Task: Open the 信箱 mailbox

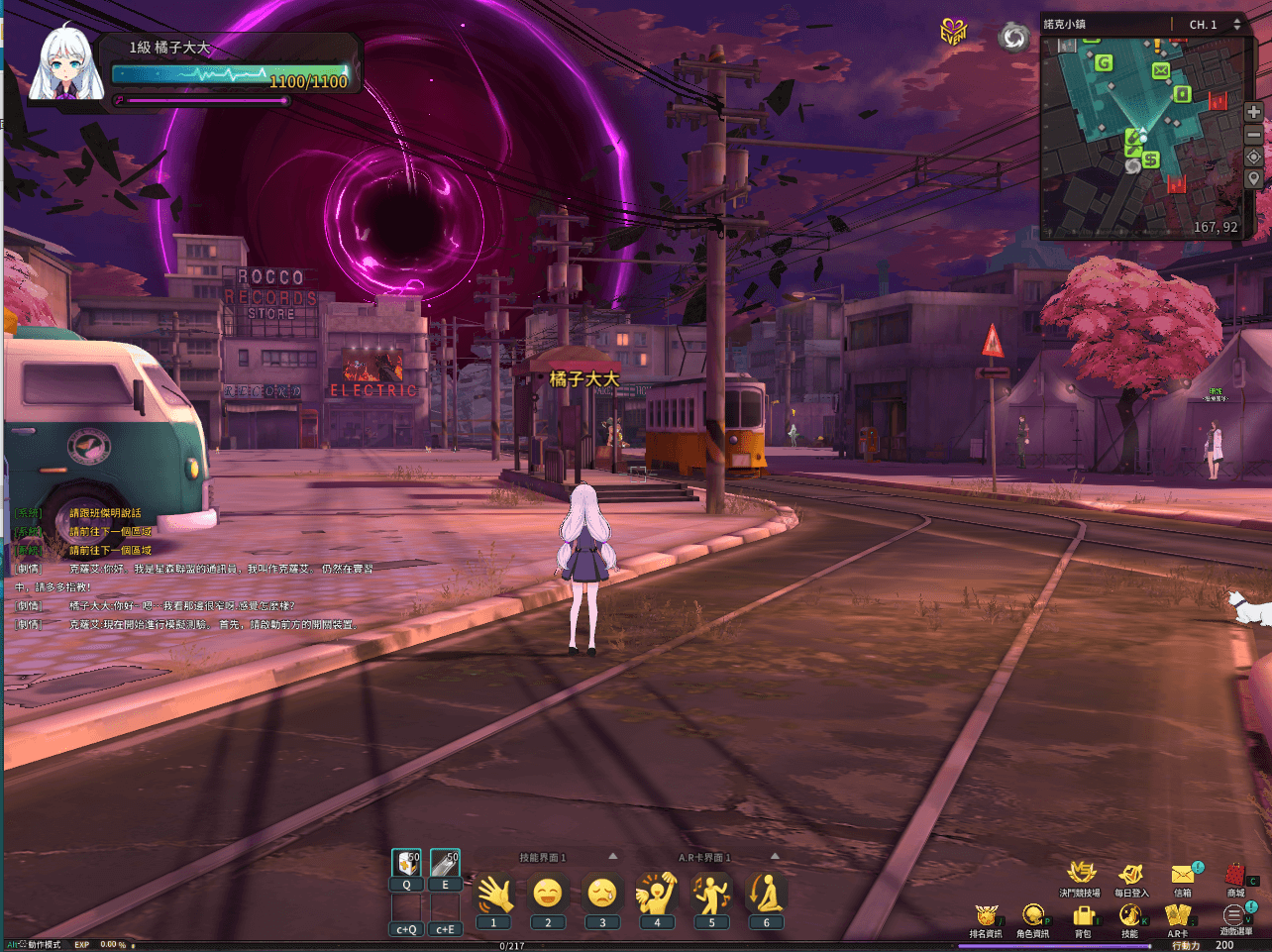Action: [1183, 875]
